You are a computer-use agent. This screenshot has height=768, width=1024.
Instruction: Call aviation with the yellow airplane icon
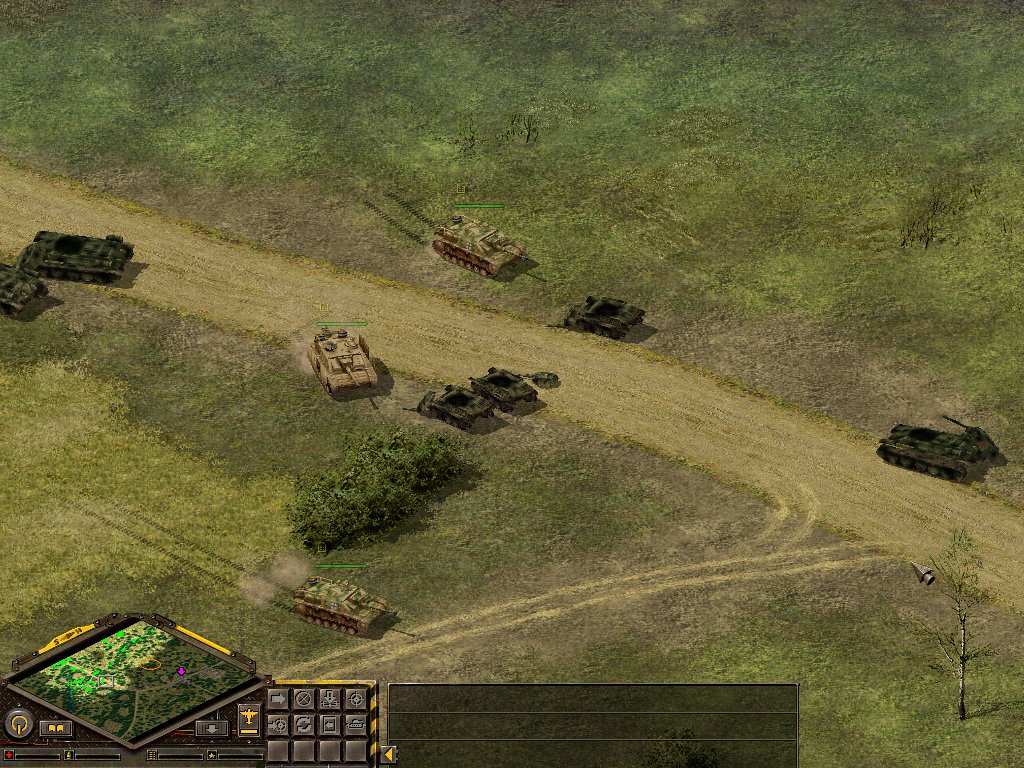tap(249, 719)
